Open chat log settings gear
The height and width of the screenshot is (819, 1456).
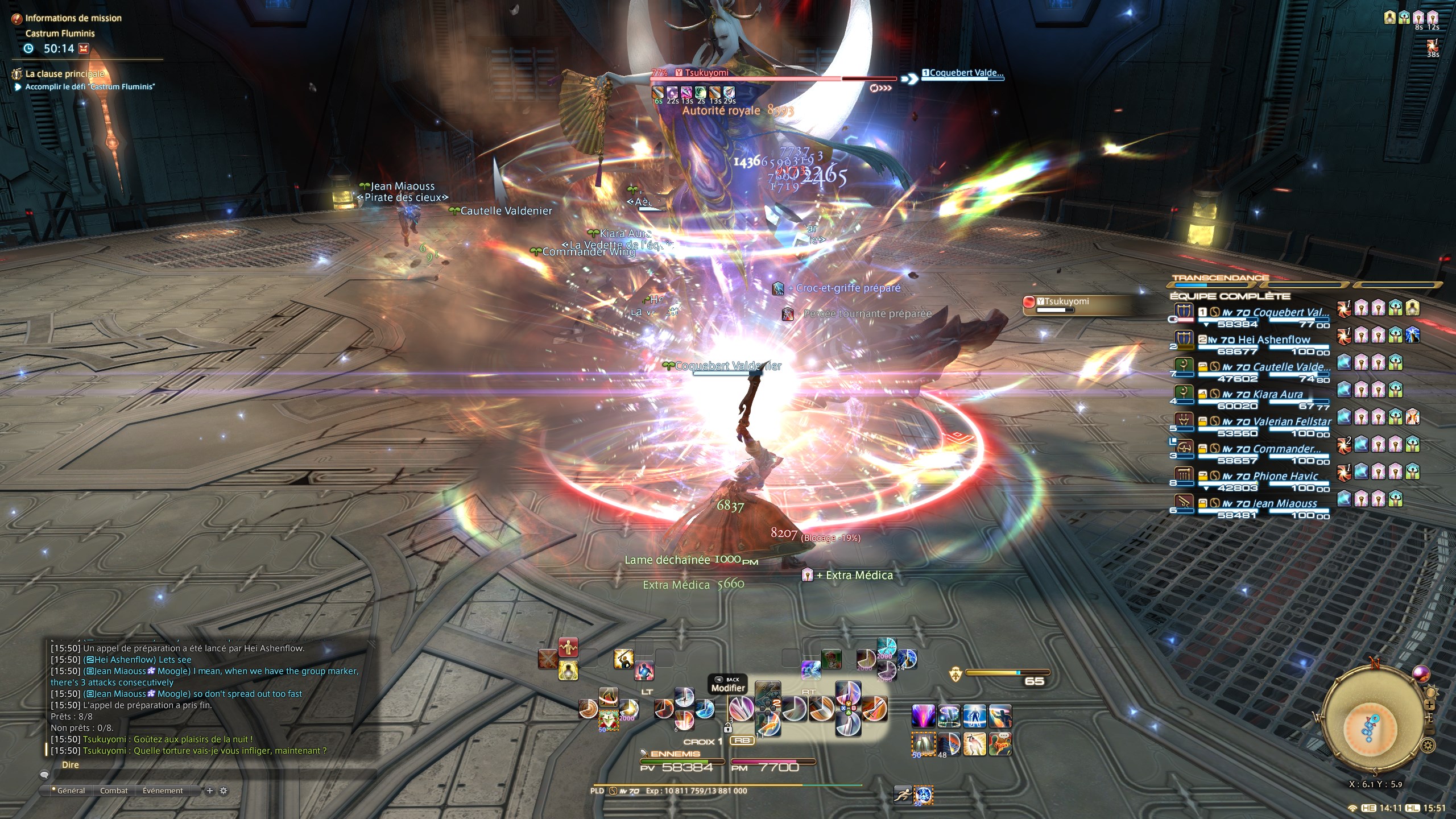pyautogui.click(x=224, y=791)
